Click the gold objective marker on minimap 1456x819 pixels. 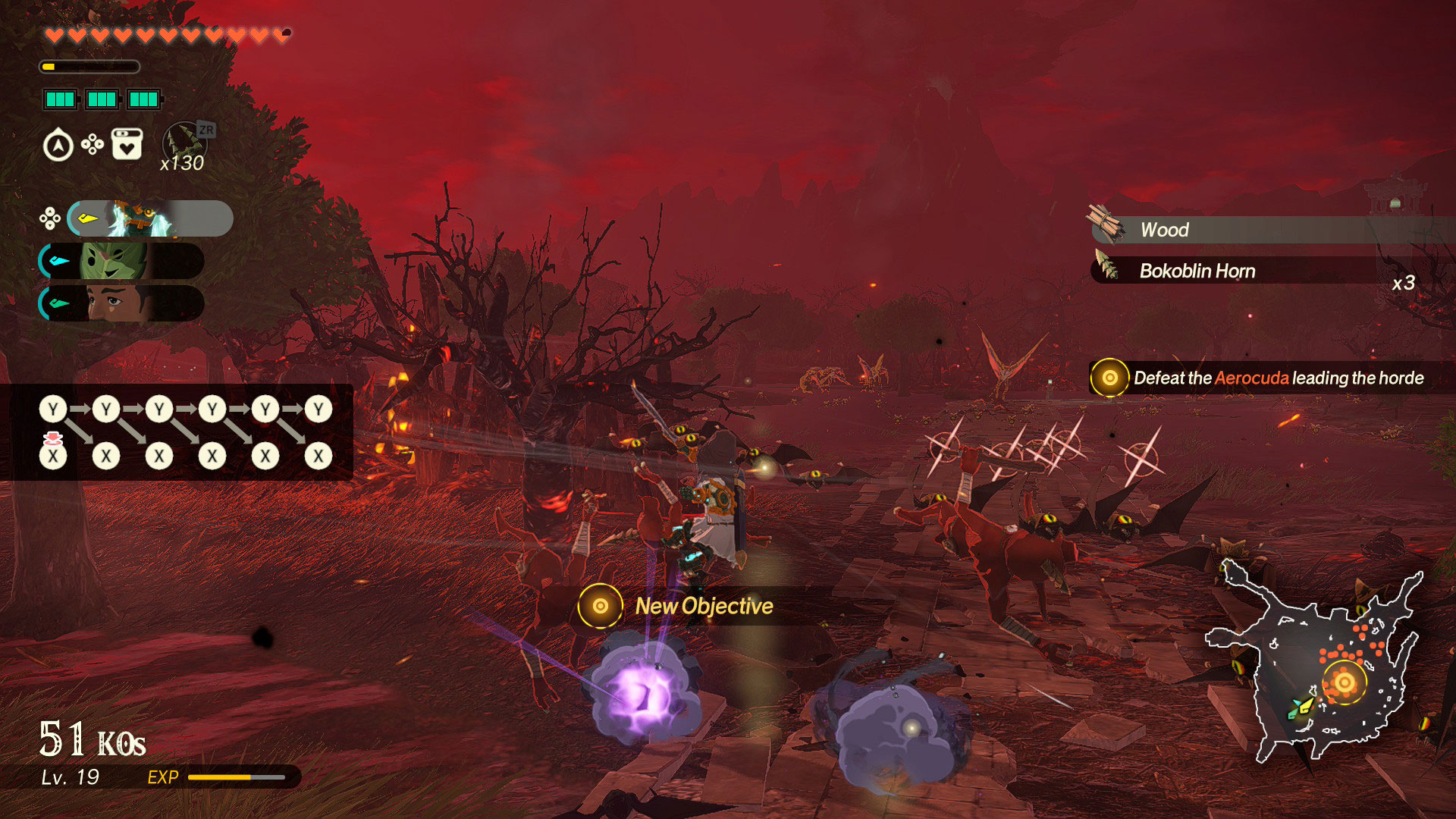(1344, 682)
